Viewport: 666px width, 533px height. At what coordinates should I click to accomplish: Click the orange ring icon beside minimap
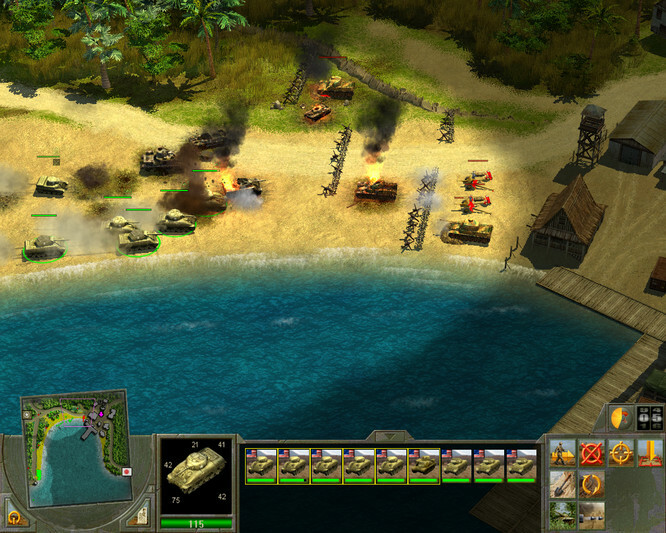(15, 516)
